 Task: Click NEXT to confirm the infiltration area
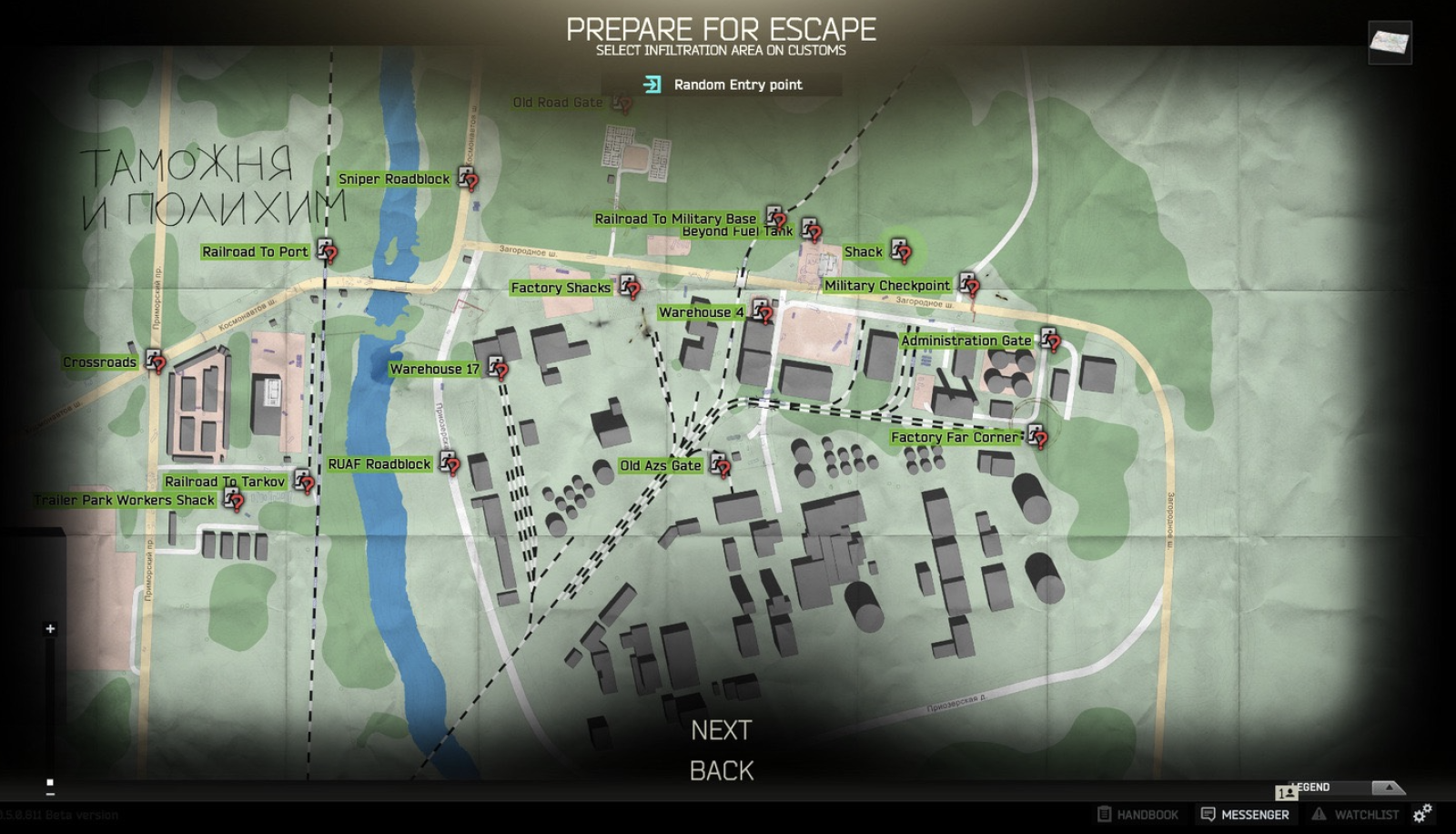pos(722,730)
